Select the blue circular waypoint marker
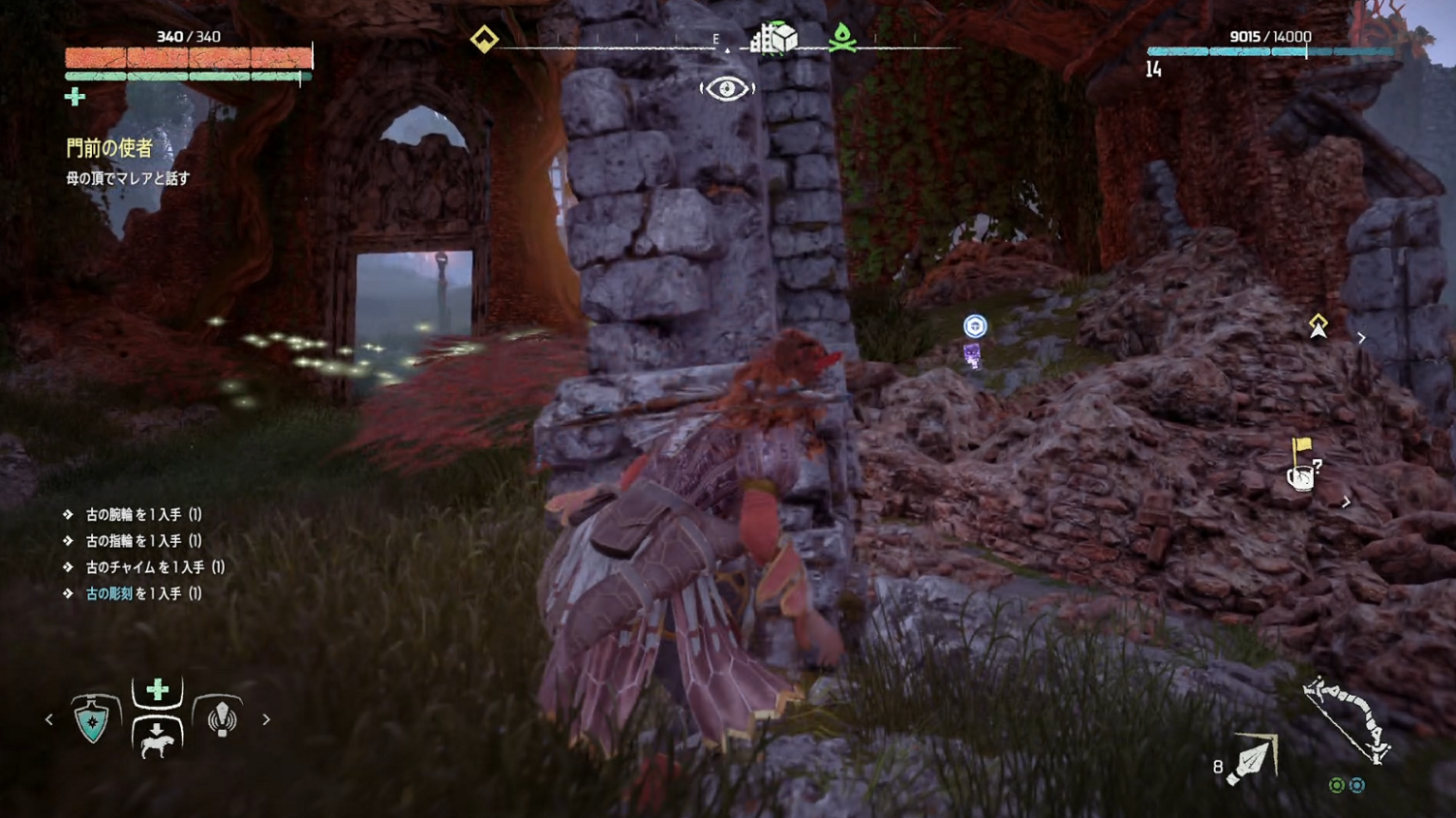The width and height of the screenshot is (1456, 818). (x=975, y=326)
